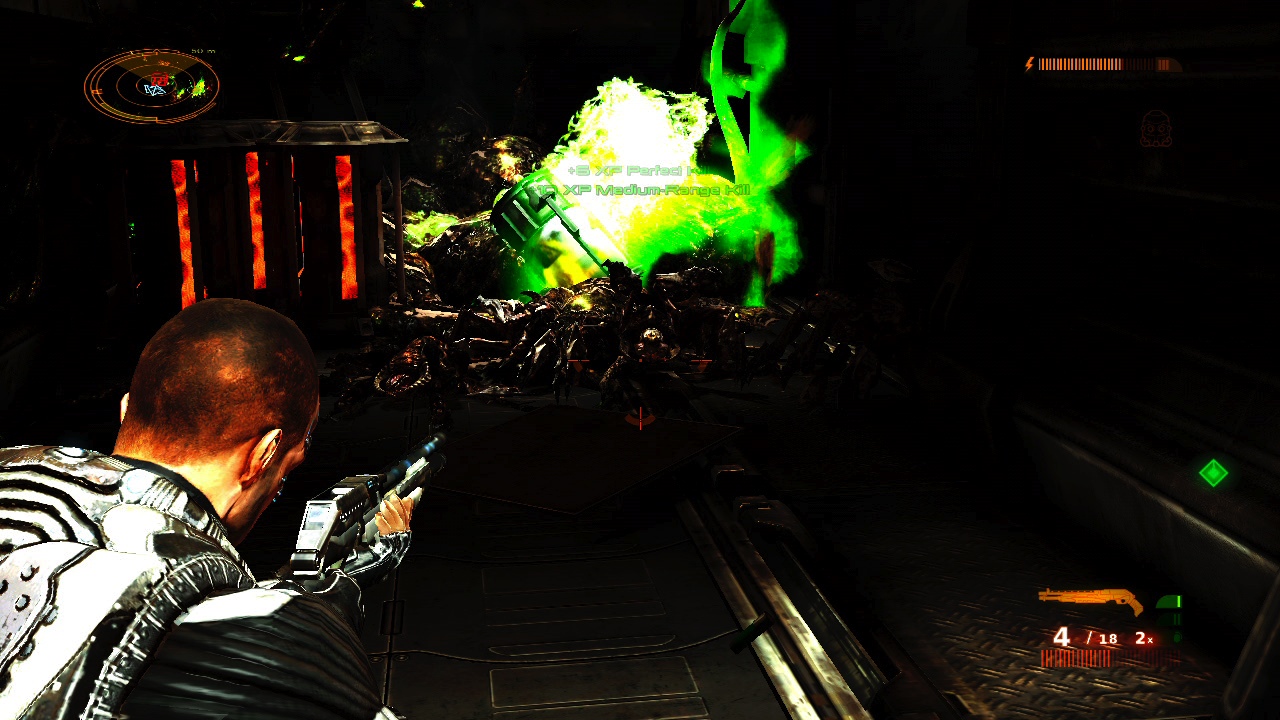1280x720 pixels.
Task: Expand the 50 m radar range label
Action: (x=203, y=51)
